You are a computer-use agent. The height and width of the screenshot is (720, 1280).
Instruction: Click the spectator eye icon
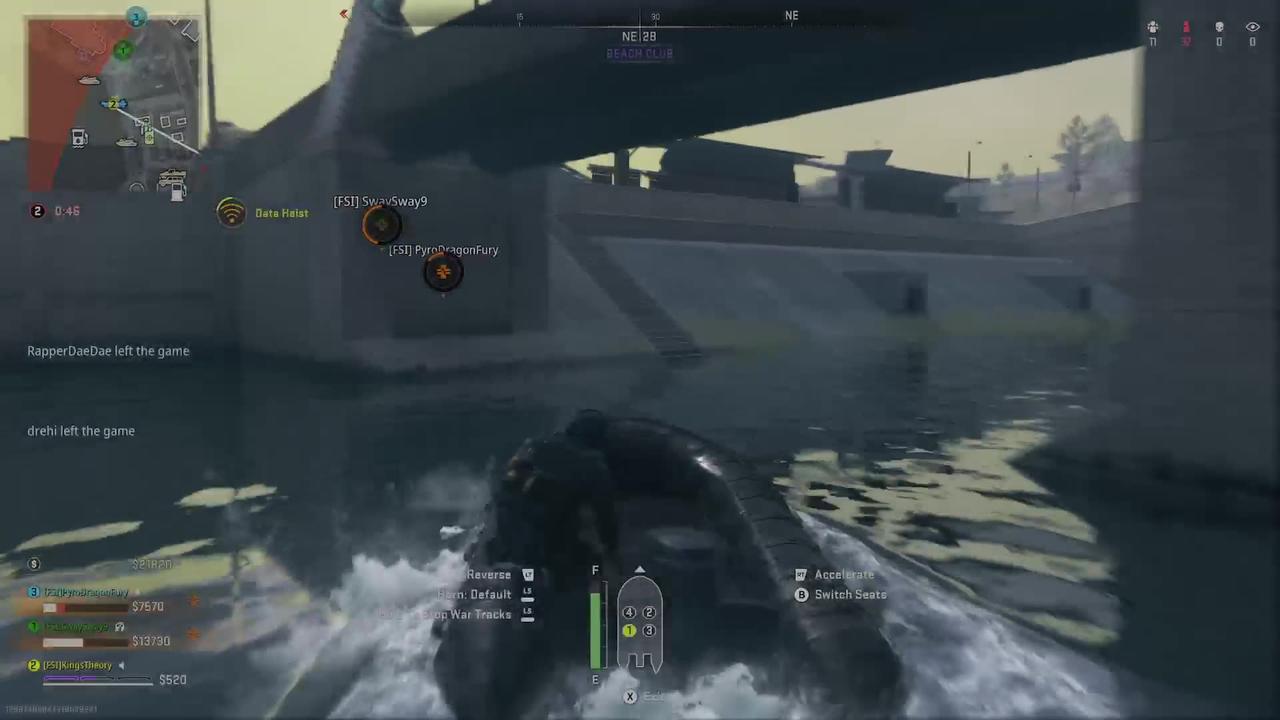tap(1252, 27)
